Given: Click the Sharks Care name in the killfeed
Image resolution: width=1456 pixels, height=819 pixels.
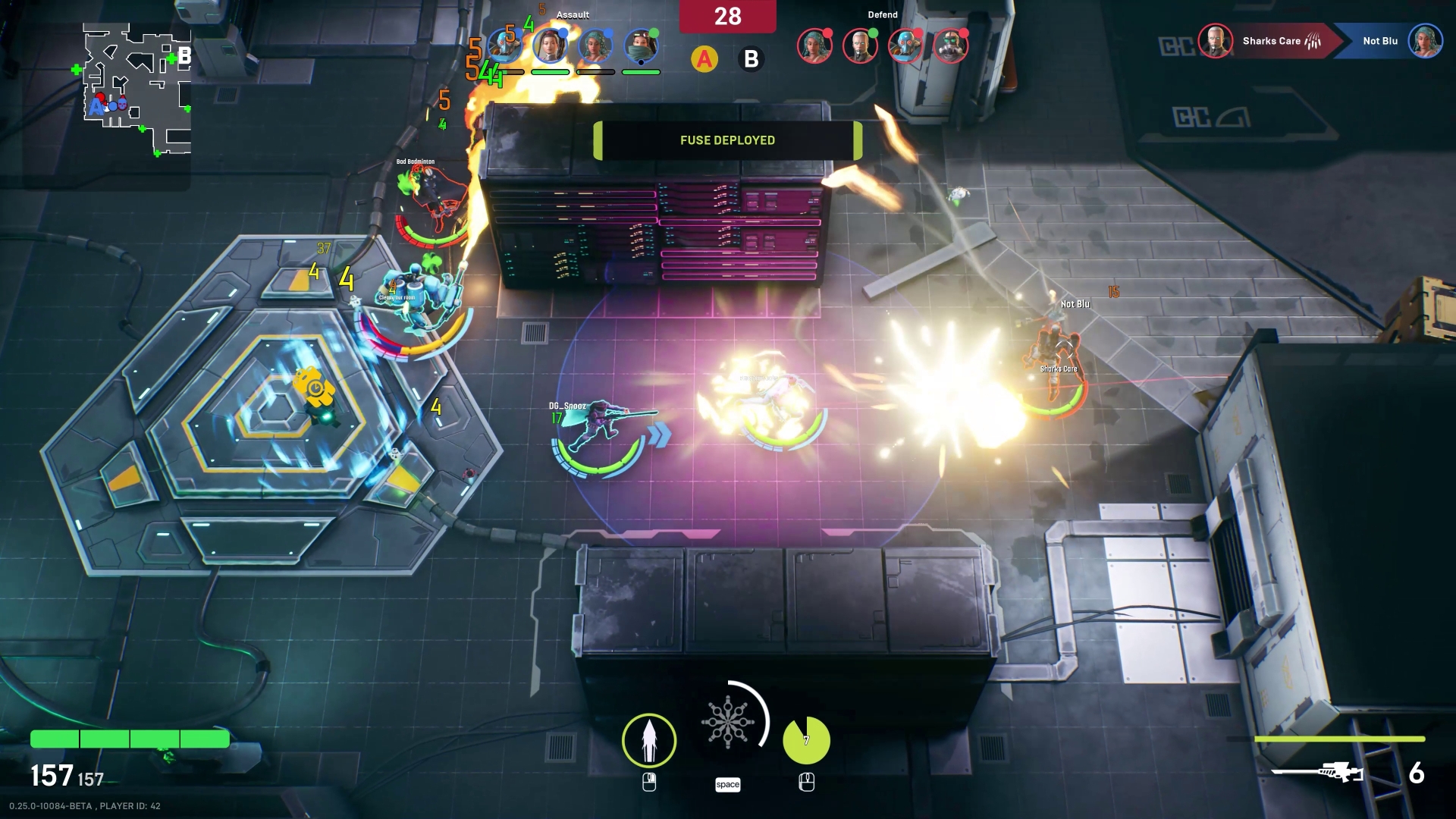Looking at the screenshot, I should (x=1271, y=41).
